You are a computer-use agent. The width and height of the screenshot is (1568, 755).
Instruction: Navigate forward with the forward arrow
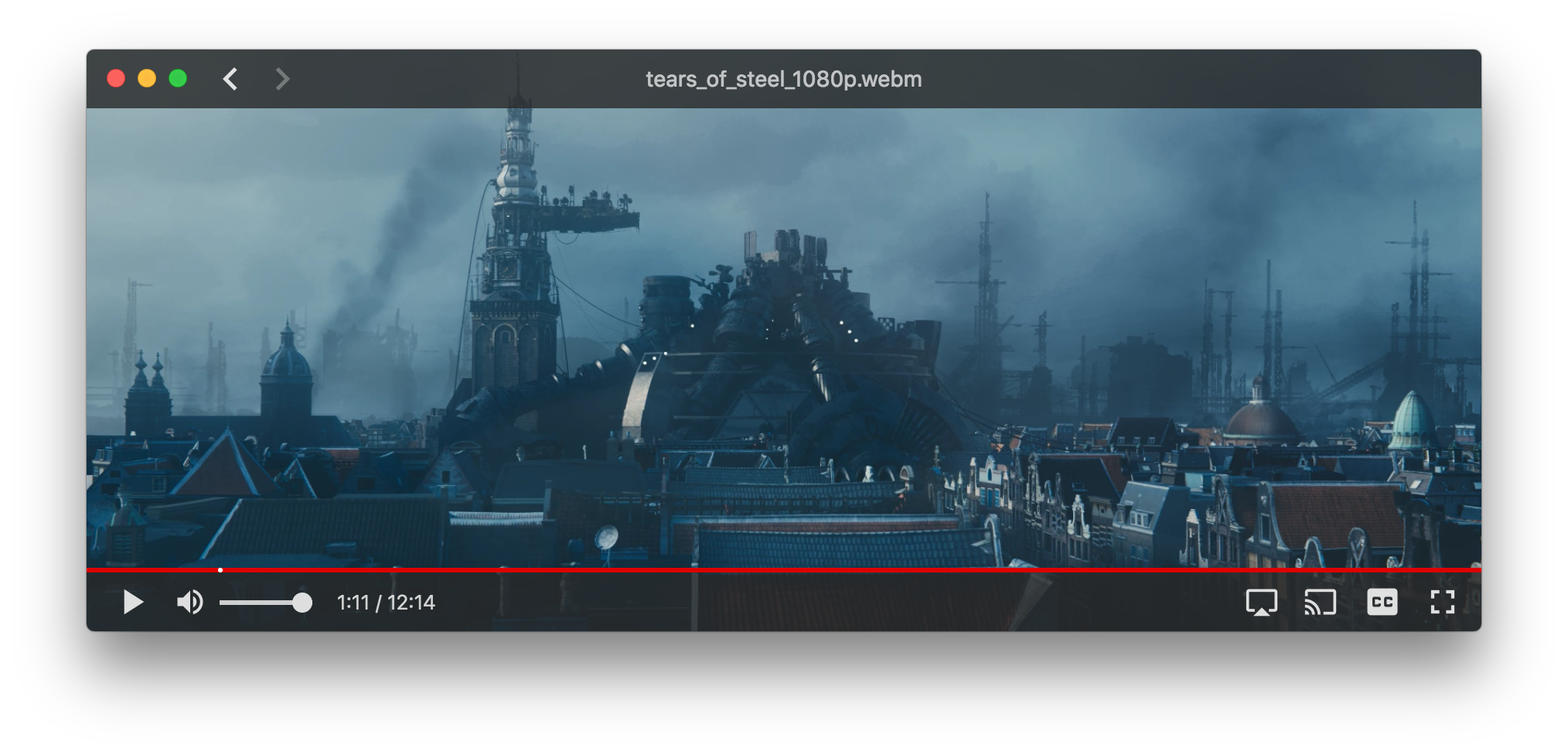pos(281,78)
